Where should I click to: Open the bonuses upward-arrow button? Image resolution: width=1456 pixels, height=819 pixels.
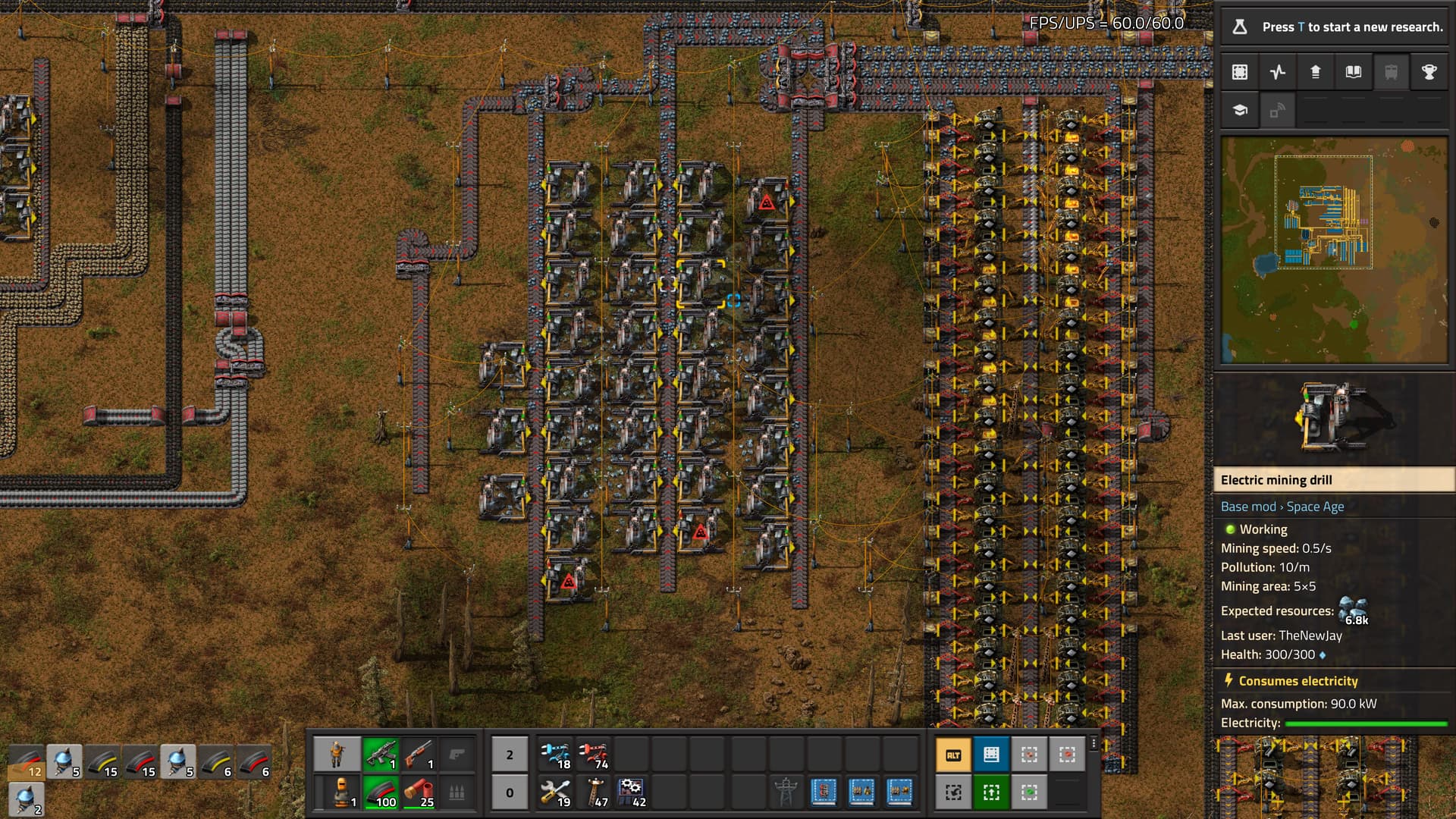point(1316,72)
